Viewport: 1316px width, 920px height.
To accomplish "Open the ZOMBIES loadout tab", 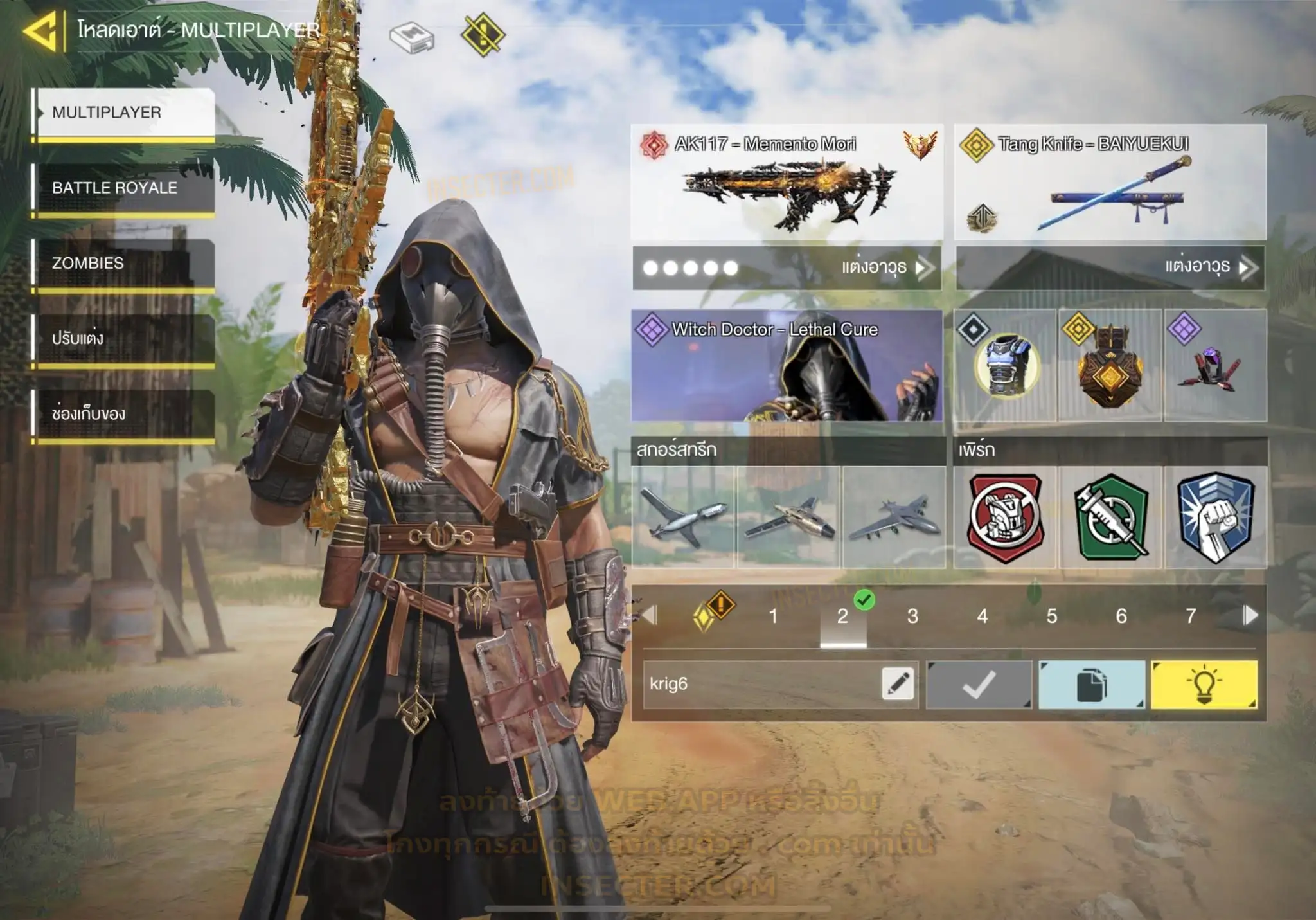I will [125, 263].
